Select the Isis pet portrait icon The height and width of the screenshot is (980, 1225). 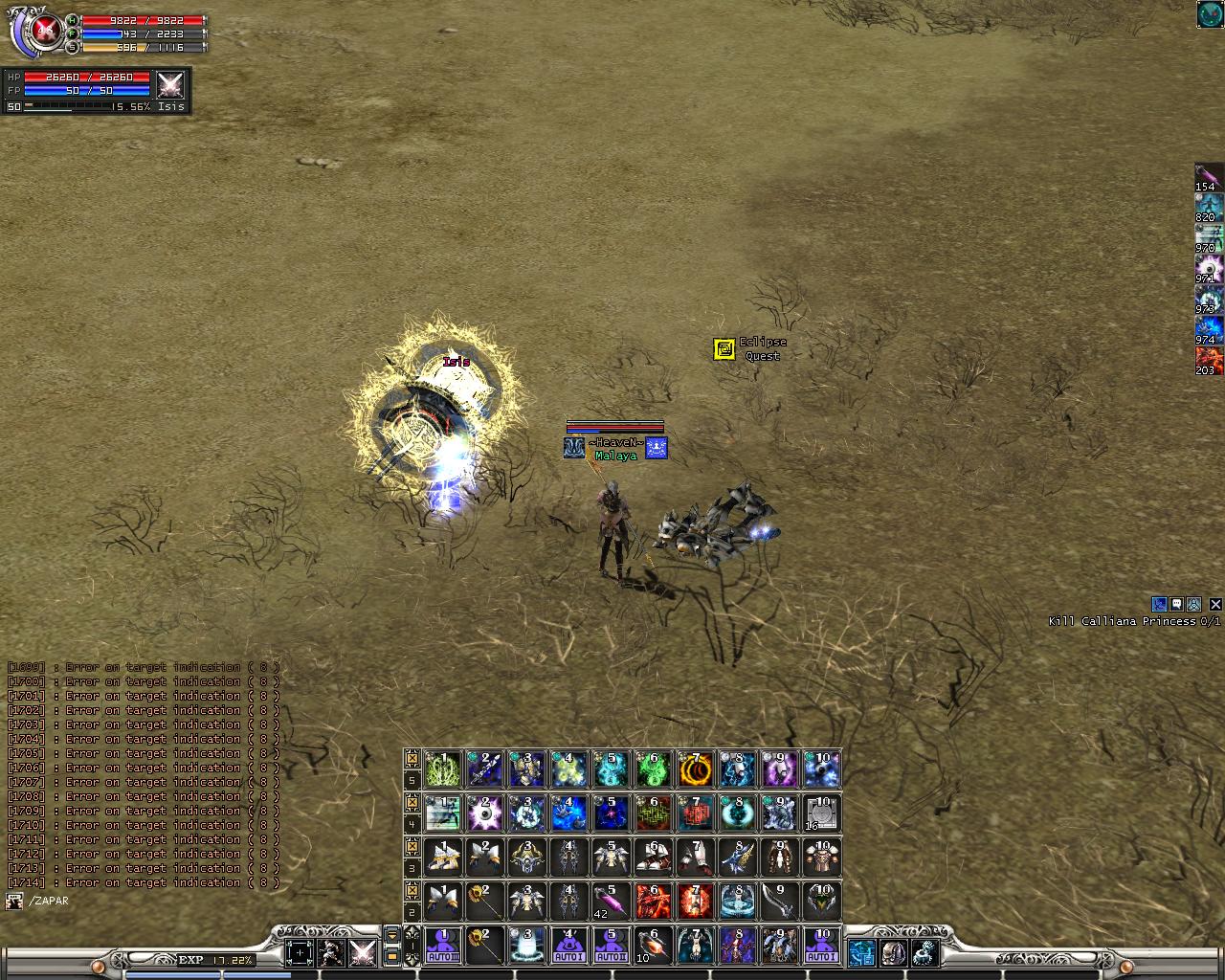171,85
